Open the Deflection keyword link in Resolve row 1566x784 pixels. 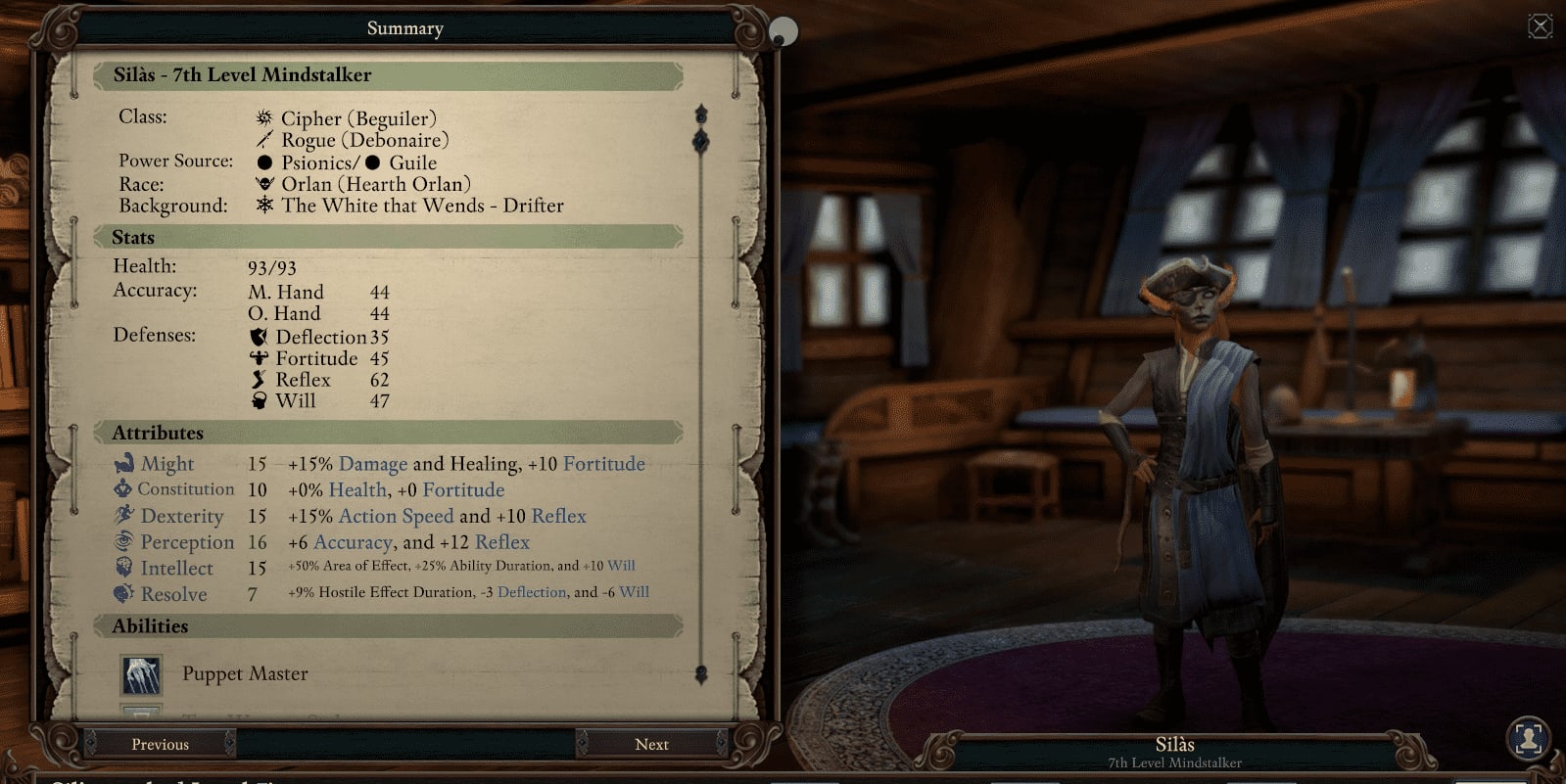(532, 592)
